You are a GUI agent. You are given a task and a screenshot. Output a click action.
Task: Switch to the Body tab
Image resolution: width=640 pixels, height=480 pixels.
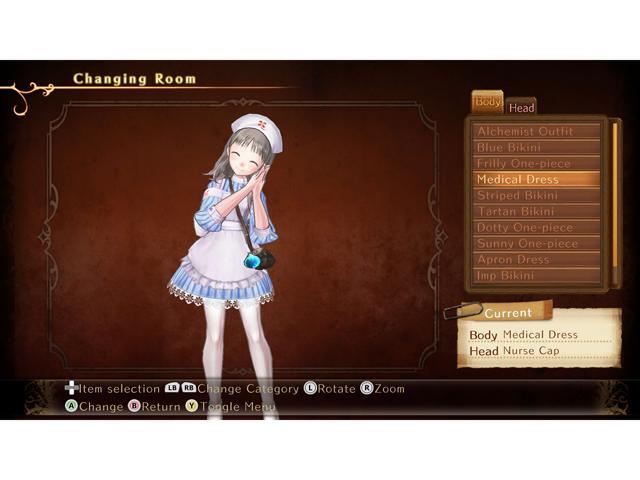coord(488,102)
